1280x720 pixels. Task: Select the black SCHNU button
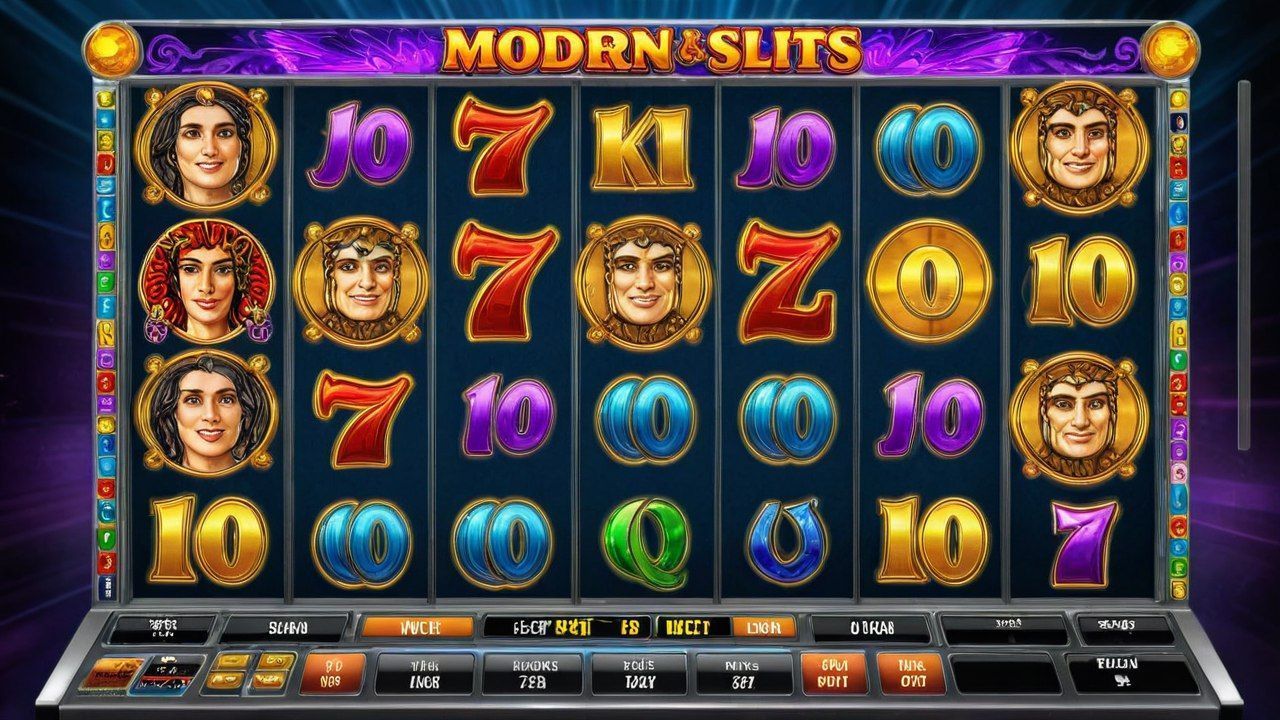(x=285, y=628)
